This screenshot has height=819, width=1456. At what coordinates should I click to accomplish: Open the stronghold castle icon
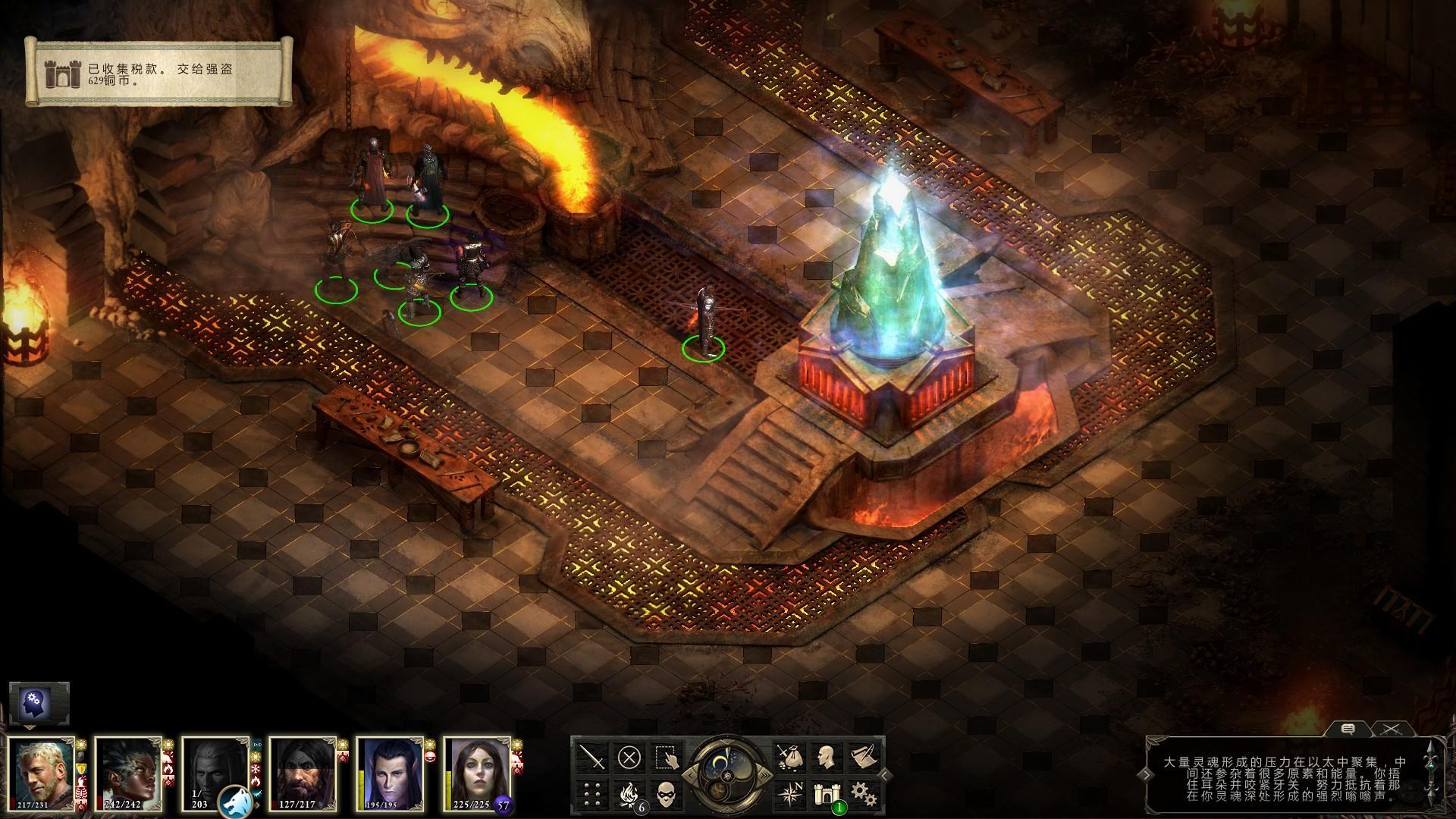point(825,793)
